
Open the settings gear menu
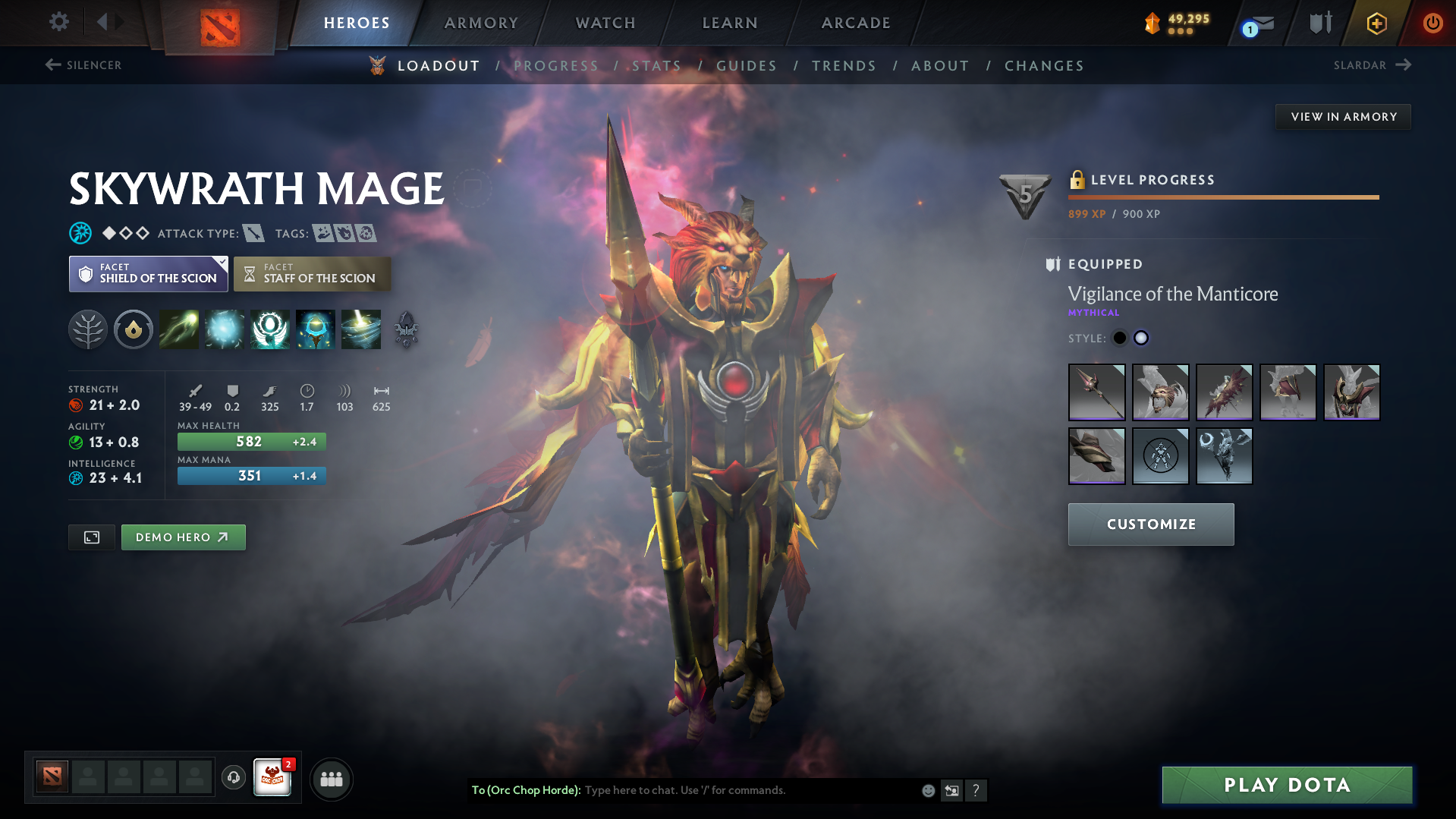pyautogui.click(x=58, y=22)
